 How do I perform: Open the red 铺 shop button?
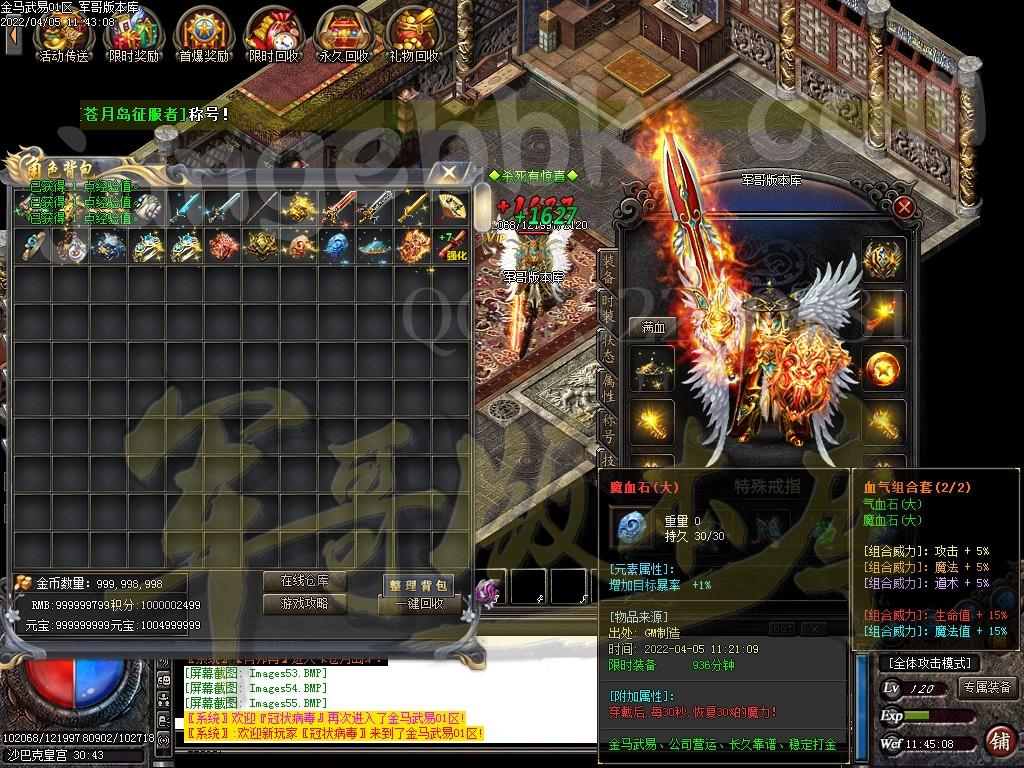tap(999, 741)
